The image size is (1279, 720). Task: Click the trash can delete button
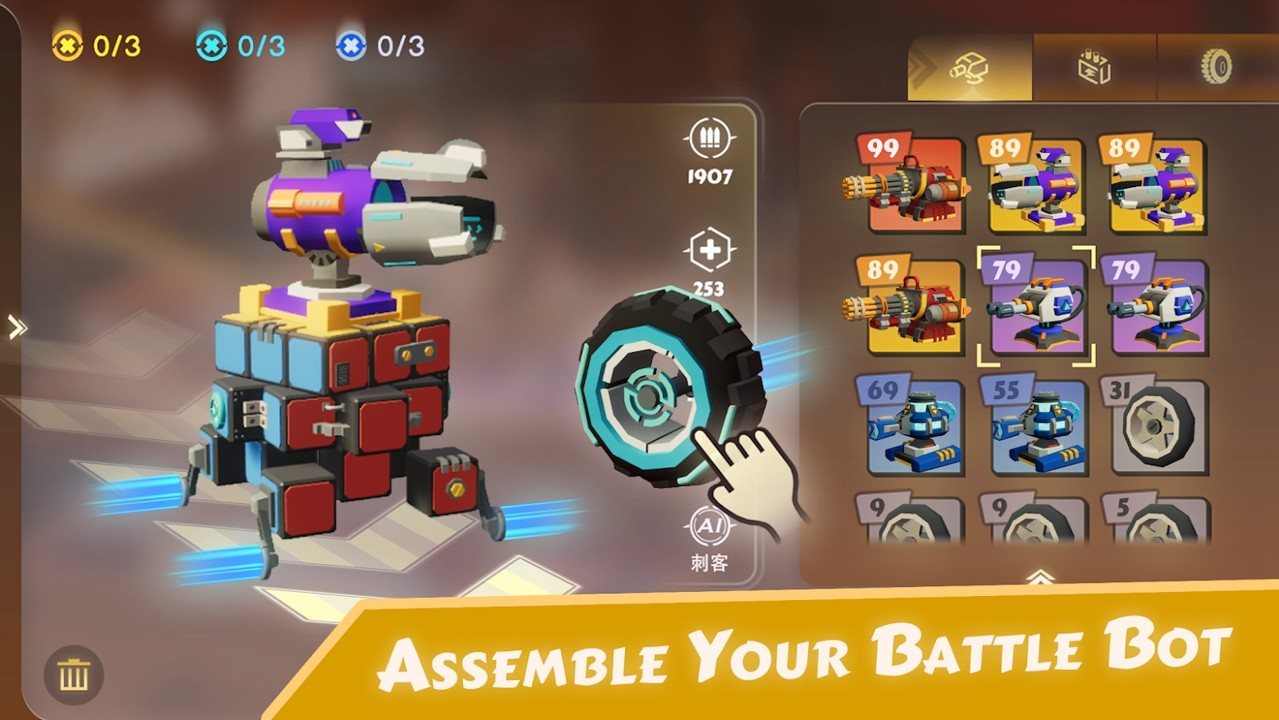tap(74, 676)
